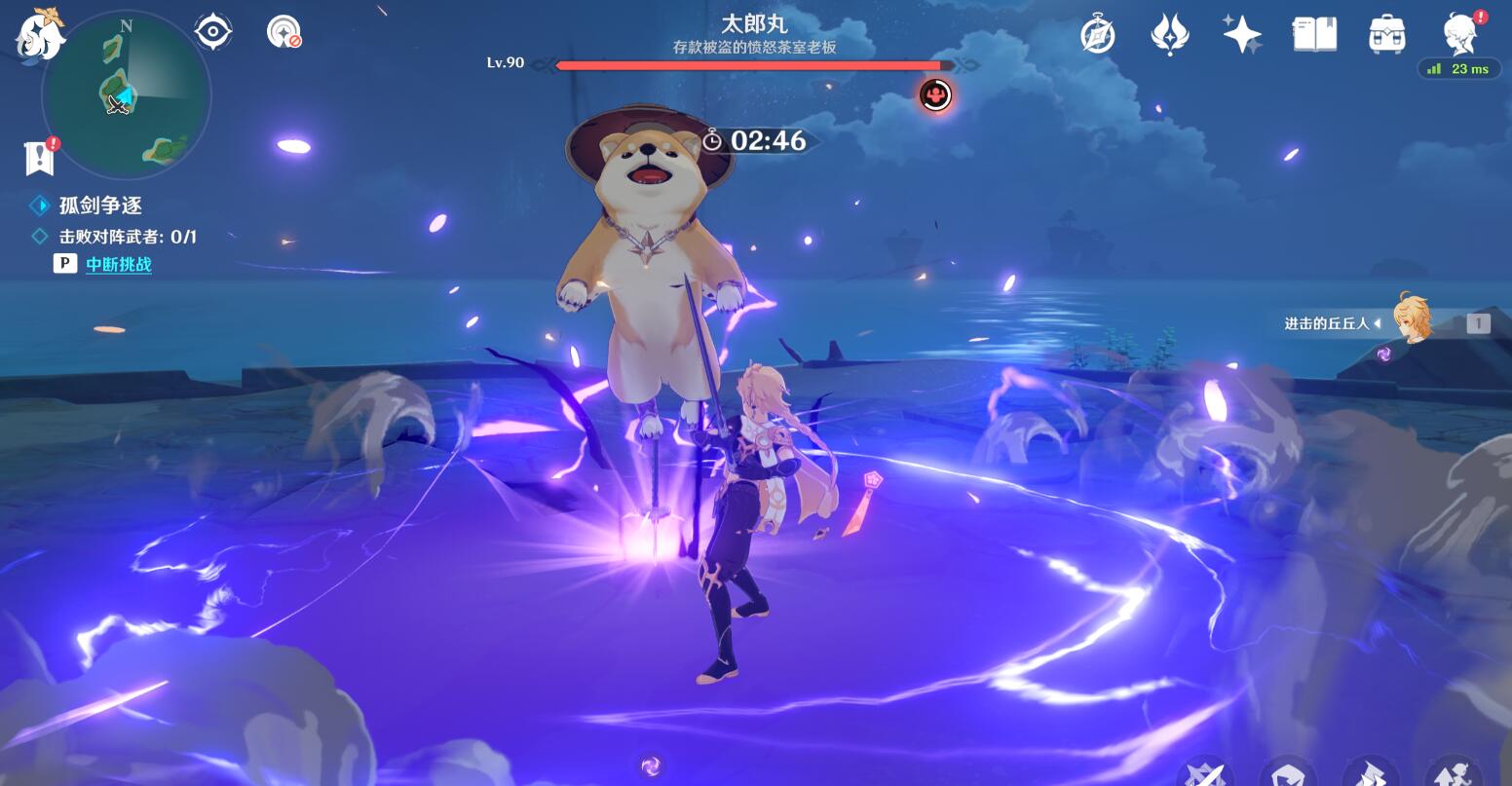Screen dimensions: 1512x786
Task: Trigger the sword attack skill button
Action: click(x=1204, y=773)
